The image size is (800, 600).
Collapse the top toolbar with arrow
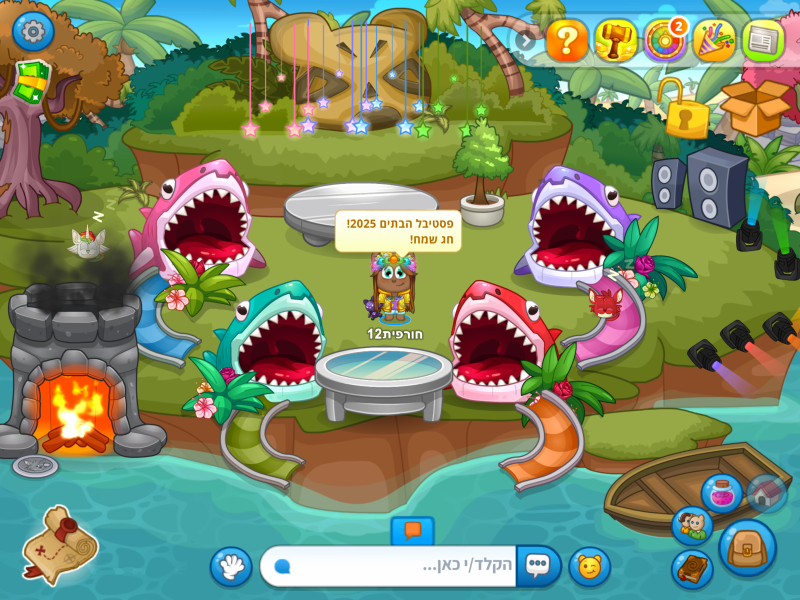[526, 40]
